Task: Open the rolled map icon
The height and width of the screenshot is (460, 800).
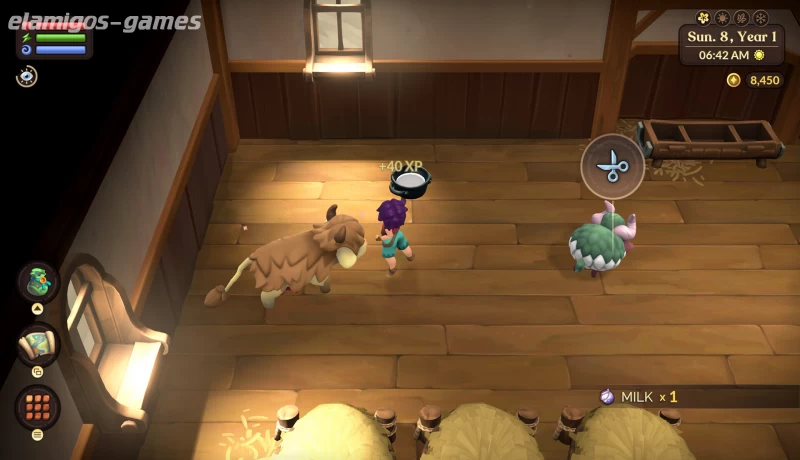Action: pyautogui.click(x=38, y=345)
